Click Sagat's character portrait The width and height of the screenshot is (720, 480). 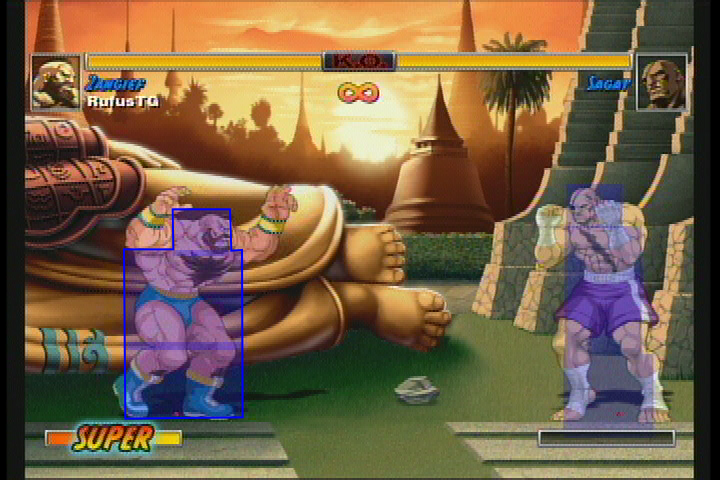(x=662, y=82)
